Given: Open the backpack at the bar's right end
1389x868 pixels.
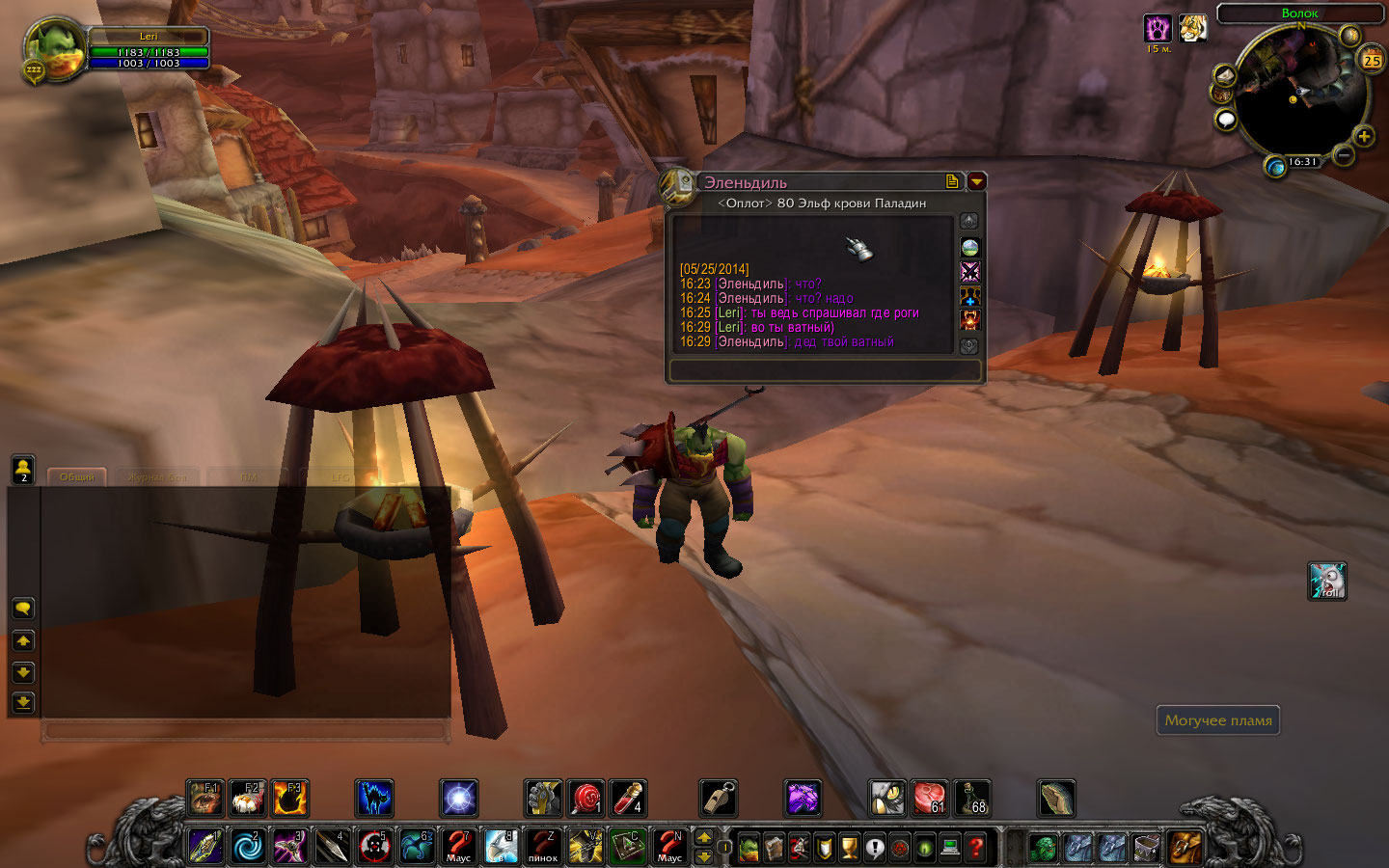Looking at the screenshot, I should (1185, 848).
